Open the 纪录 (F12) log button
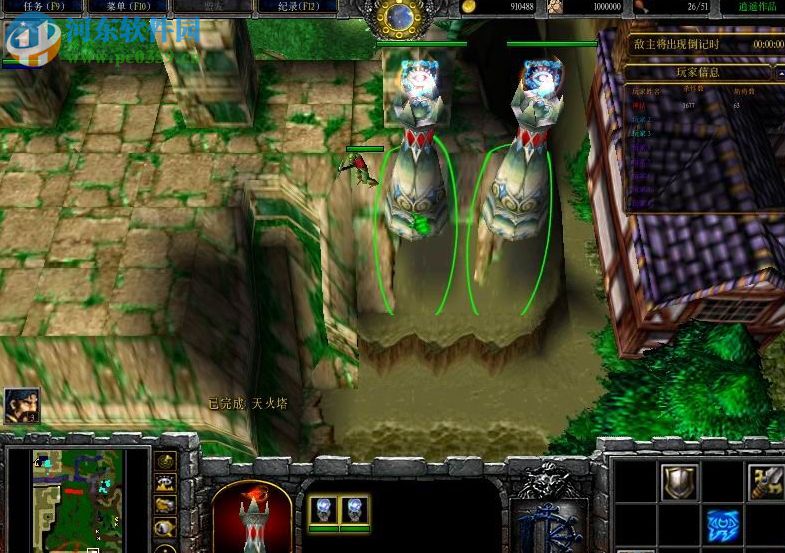Screen dimensions: 785x553 point(289,6)
